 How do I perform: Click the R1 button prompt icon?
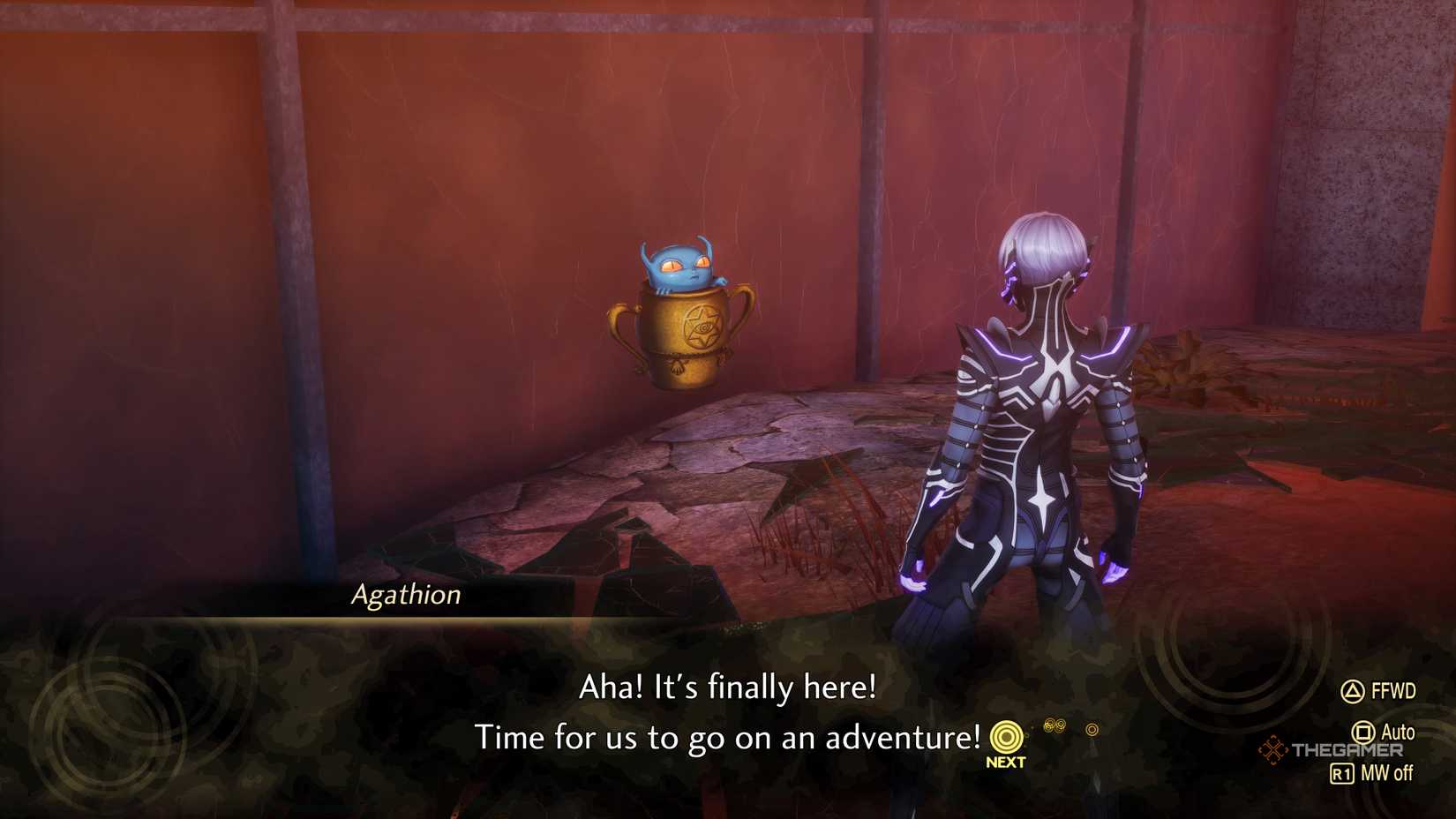1343,771
